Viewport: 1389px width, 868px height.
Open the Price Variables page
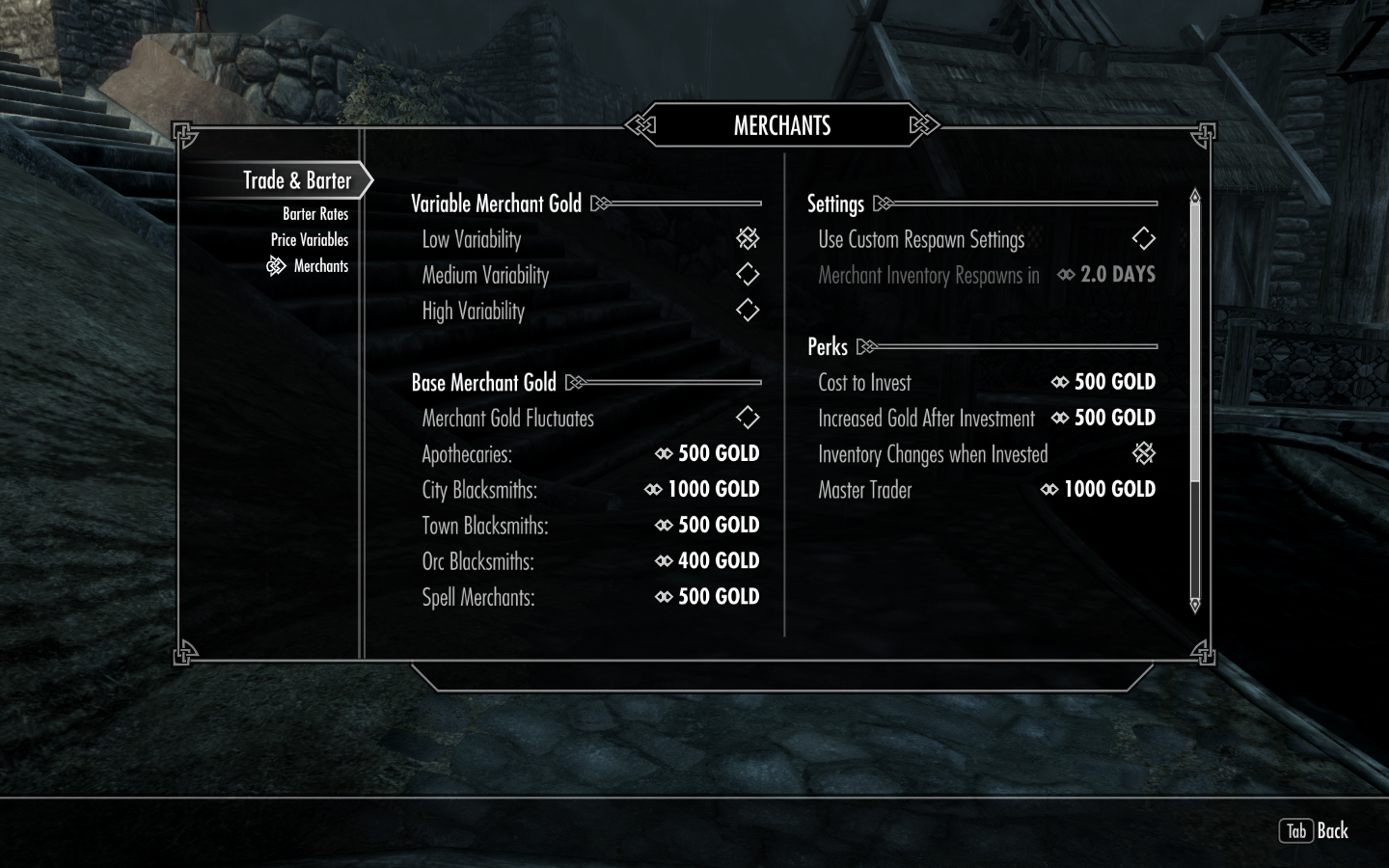309,240
